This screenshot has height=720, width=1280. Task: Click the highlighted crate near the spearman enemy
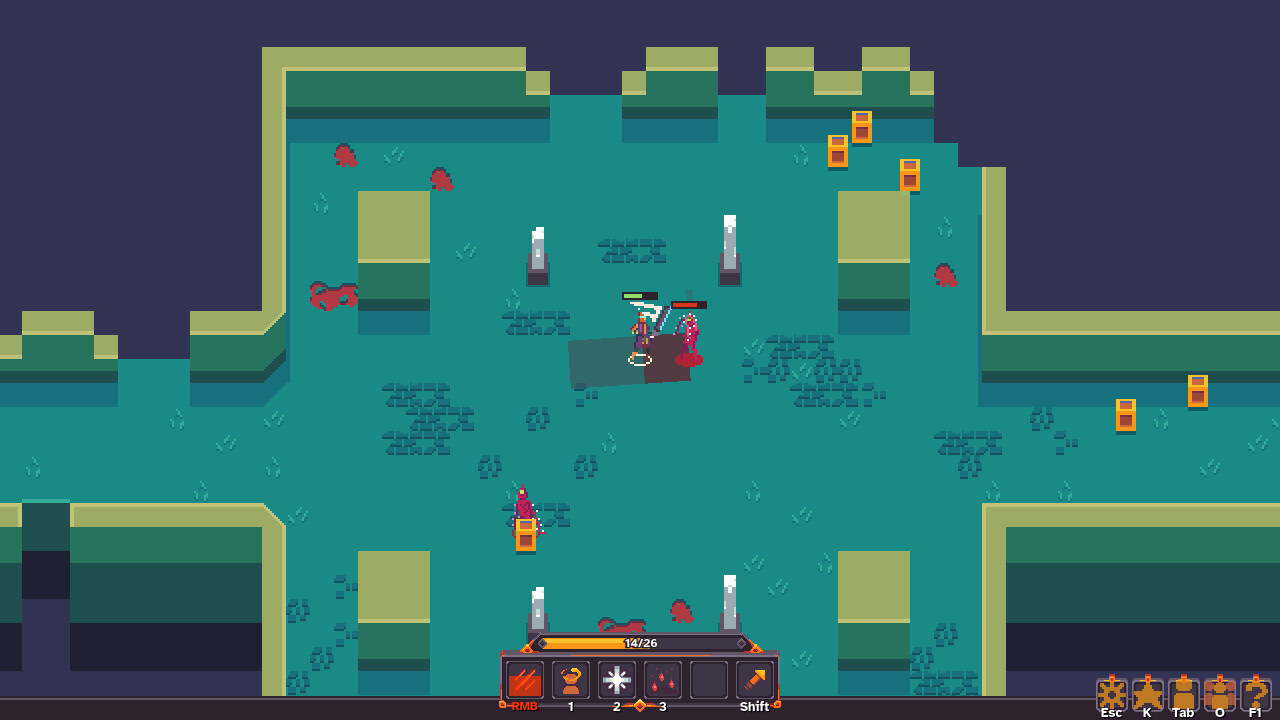[x=527, y=535]
